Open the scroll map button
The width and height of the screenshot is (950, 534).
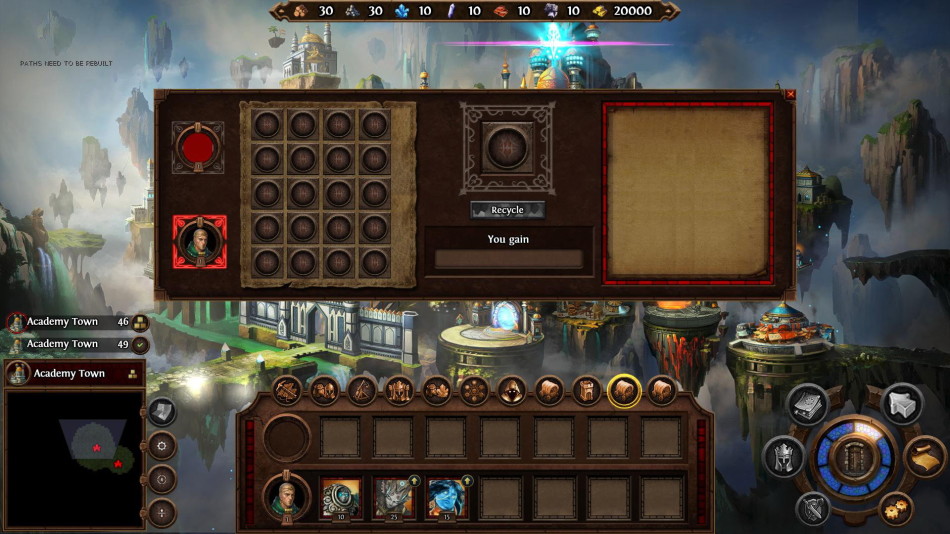click(x=925, y=457)
